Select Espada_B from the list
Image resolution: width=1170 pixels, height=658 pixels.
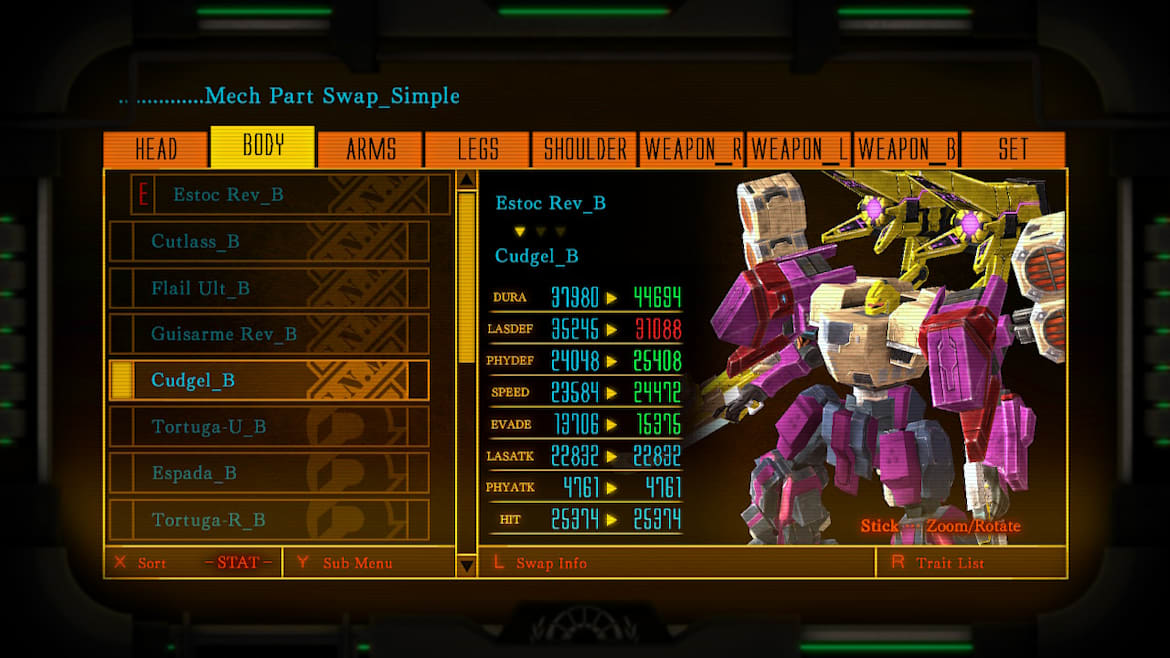click(x=268, y=473)
